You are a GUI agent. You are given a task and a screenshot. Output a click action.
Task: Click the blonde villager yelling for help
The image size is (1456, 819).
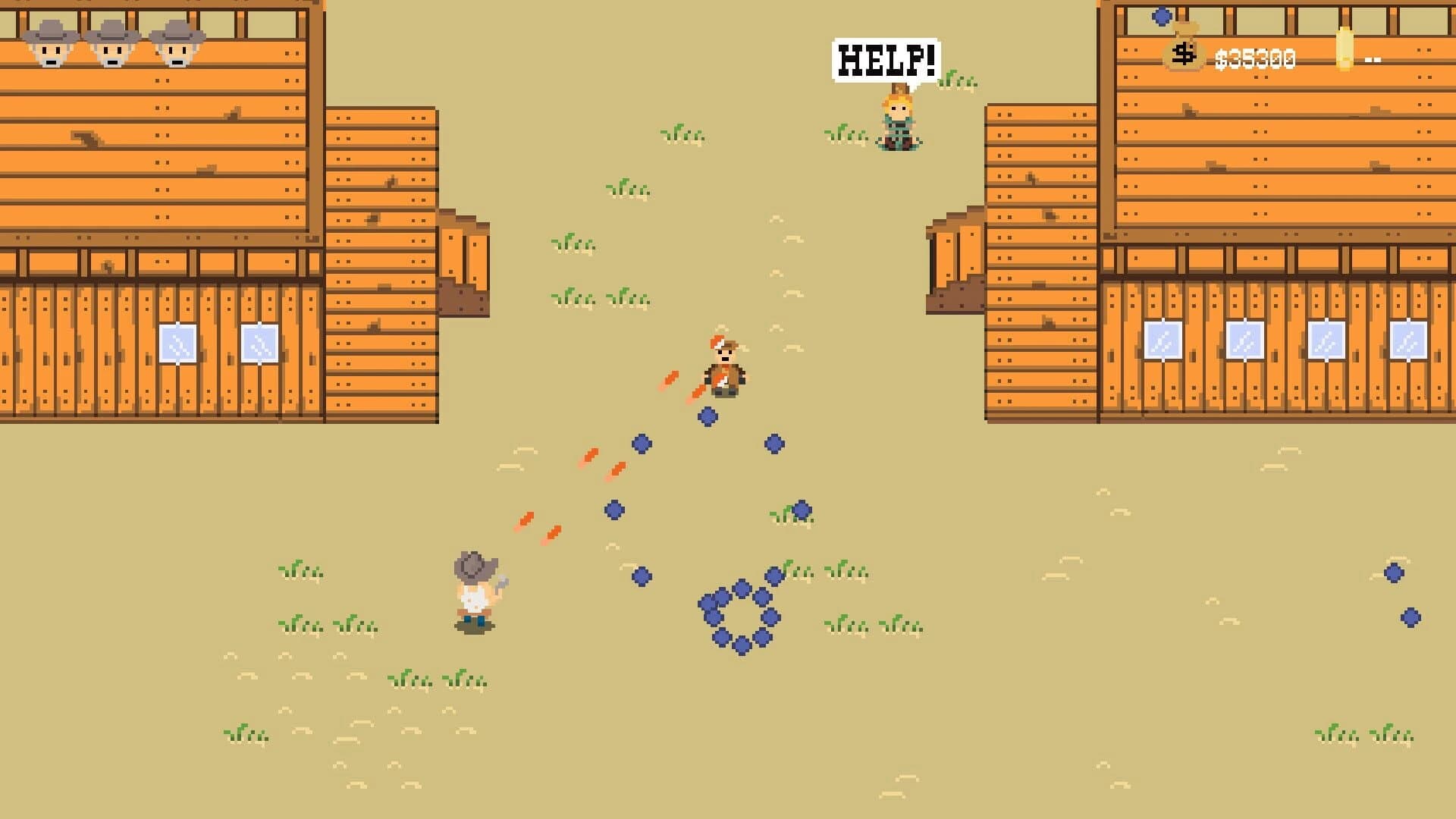tap(898, 118)
